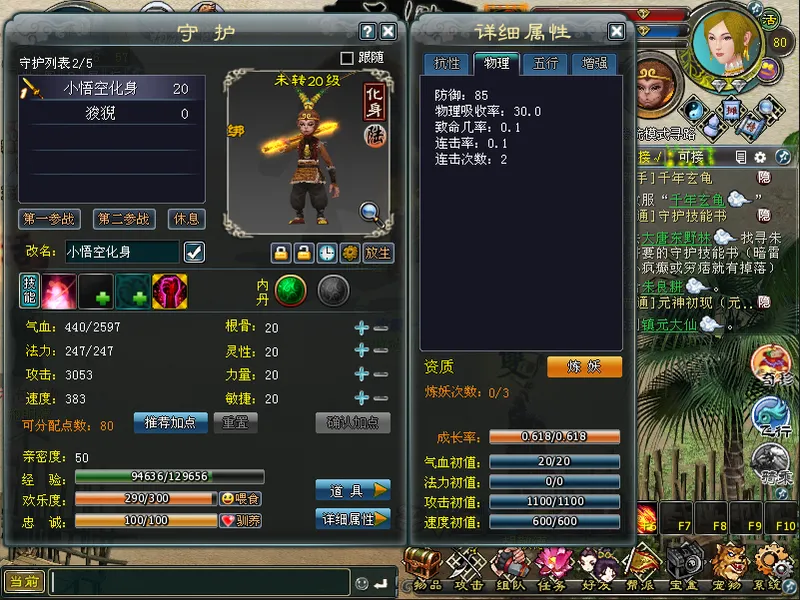
Task: Click the rename field with 小悟空化身
Action: 122,252
